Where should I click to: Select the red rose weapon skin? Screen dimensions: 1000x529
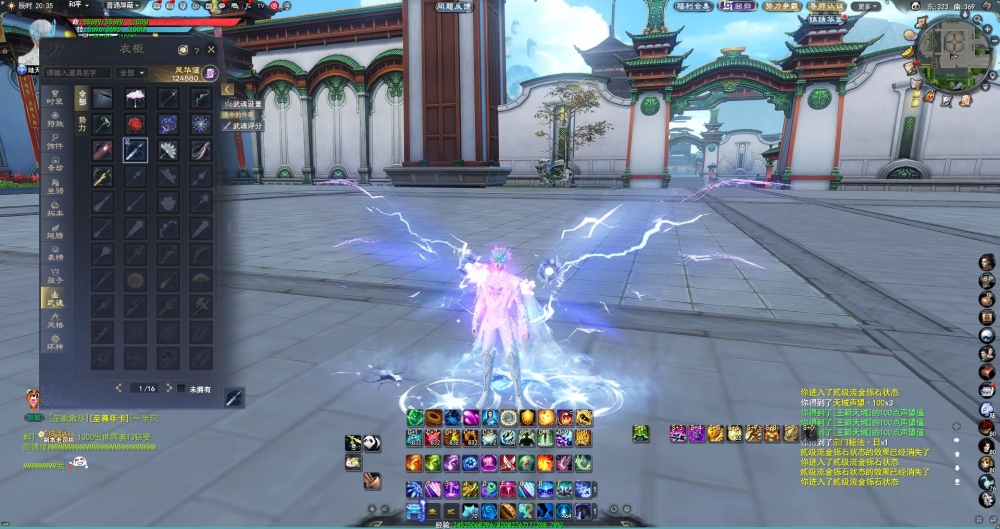pos(135,123)
